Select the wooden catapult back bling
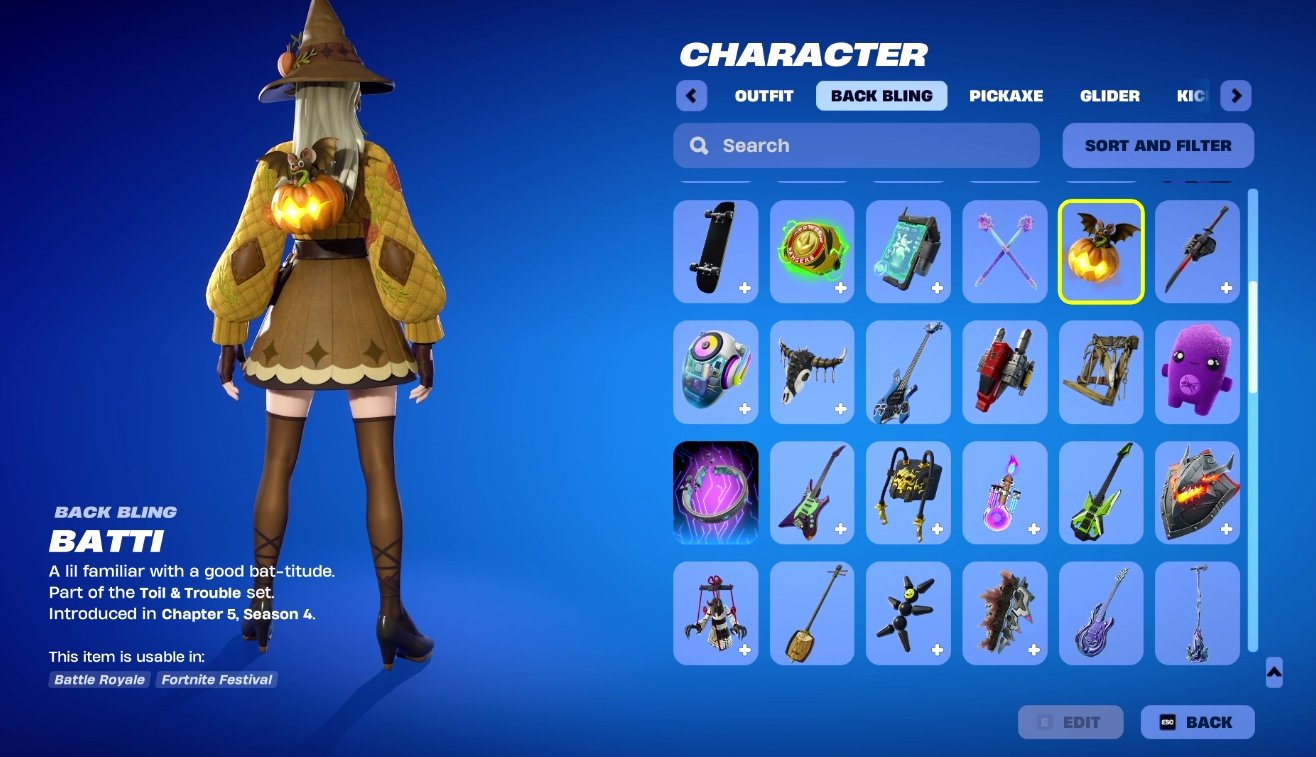 pyautogui.click(x=1100, y=371)
